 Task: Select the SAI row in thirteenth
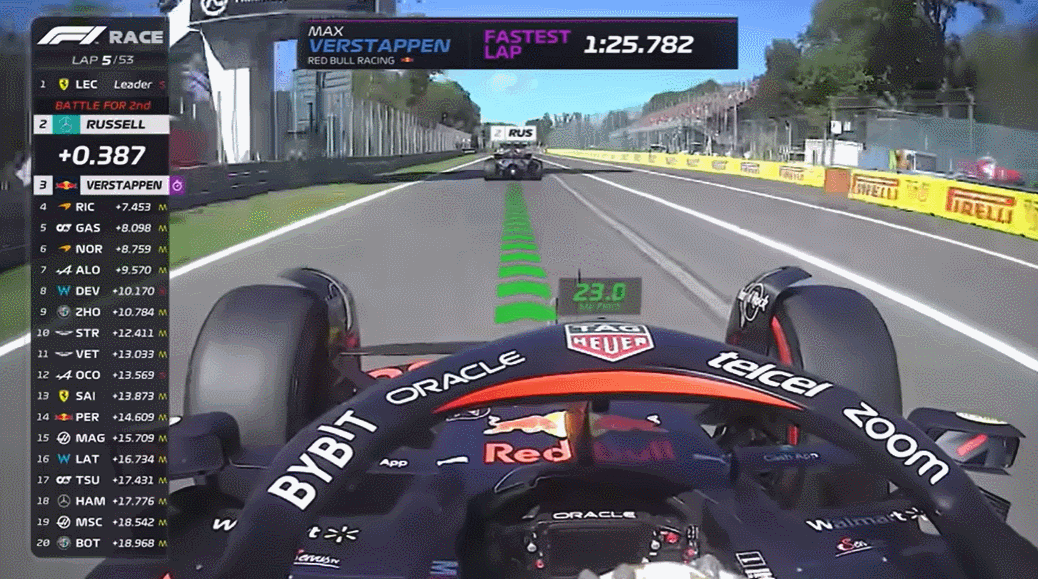tap(100, 396)
